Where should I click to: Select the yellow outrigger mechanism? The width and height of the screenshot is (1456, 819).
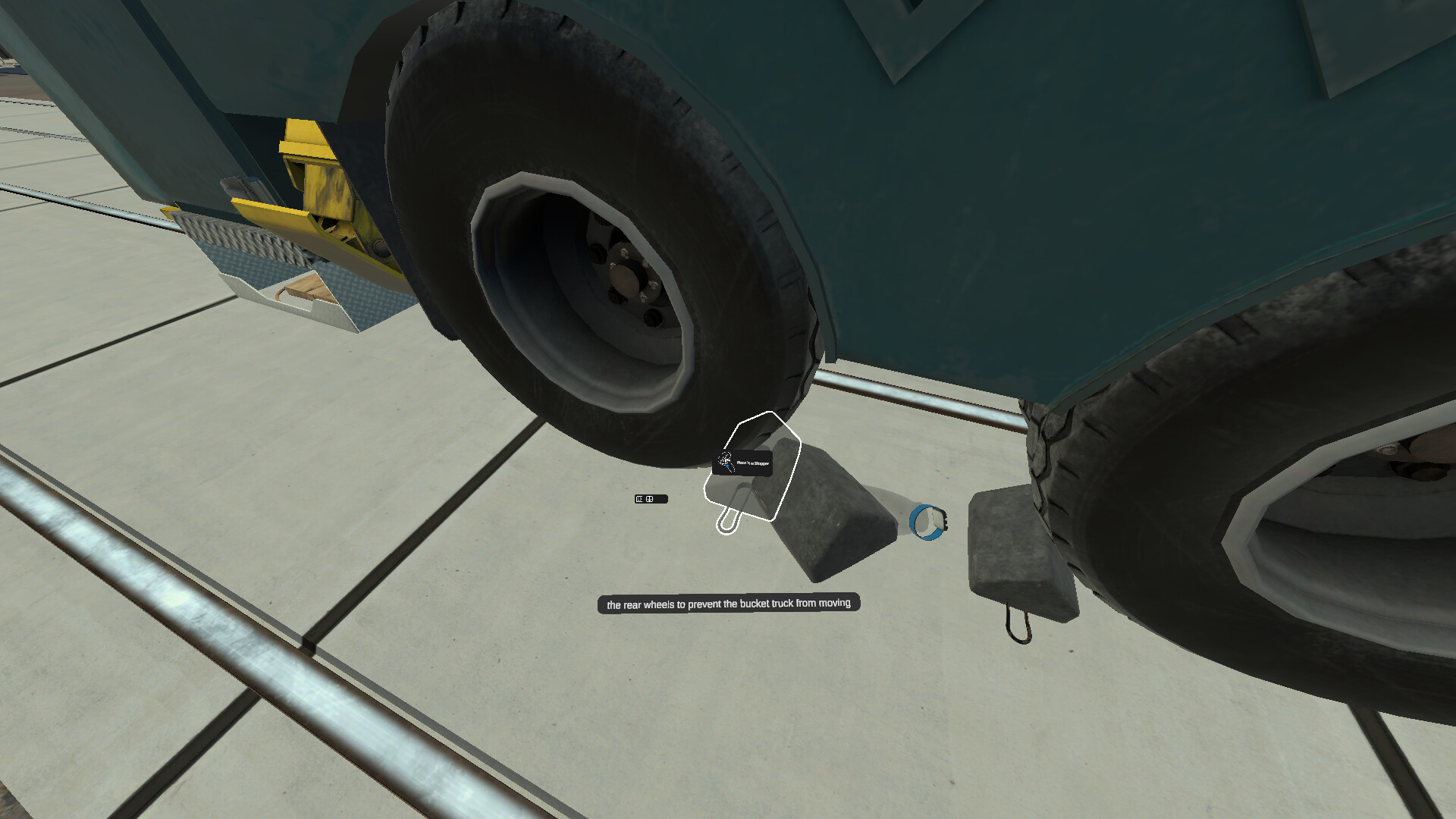326,190
